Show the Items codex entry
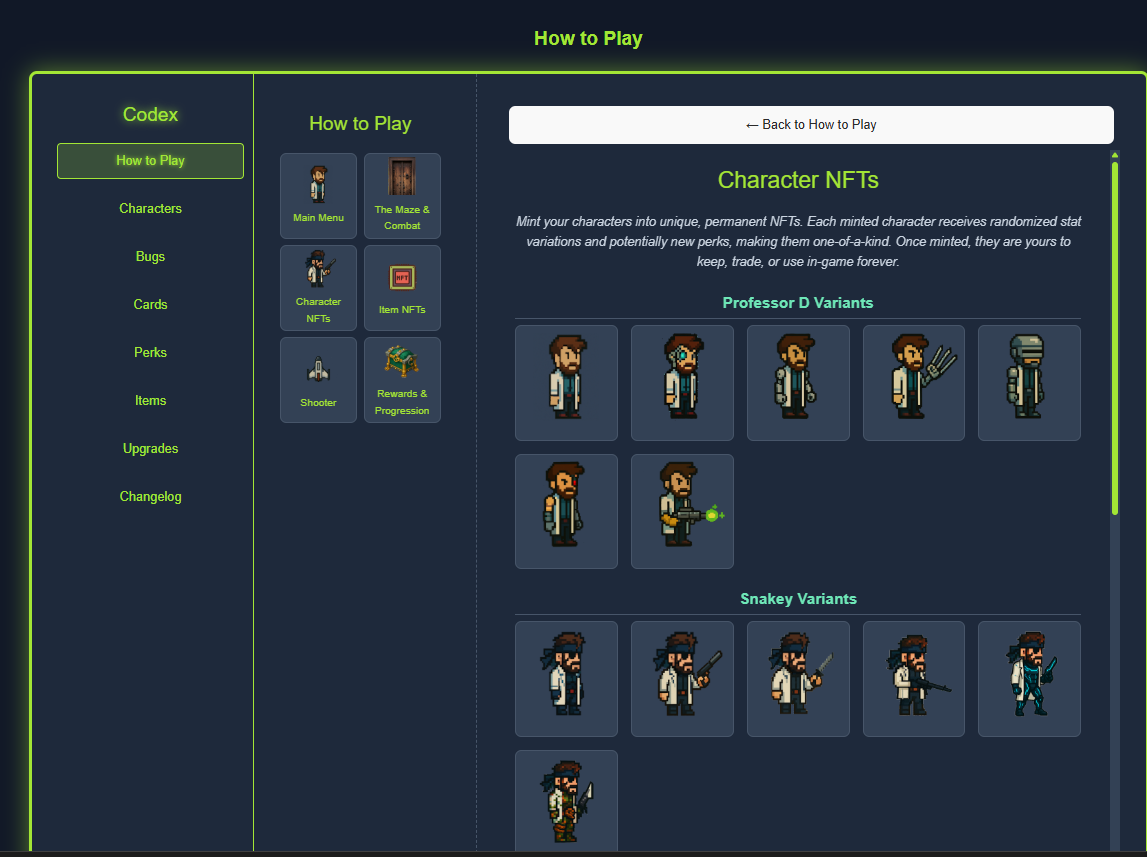This screenshot has width=1147, height=857. click(150, 401)
